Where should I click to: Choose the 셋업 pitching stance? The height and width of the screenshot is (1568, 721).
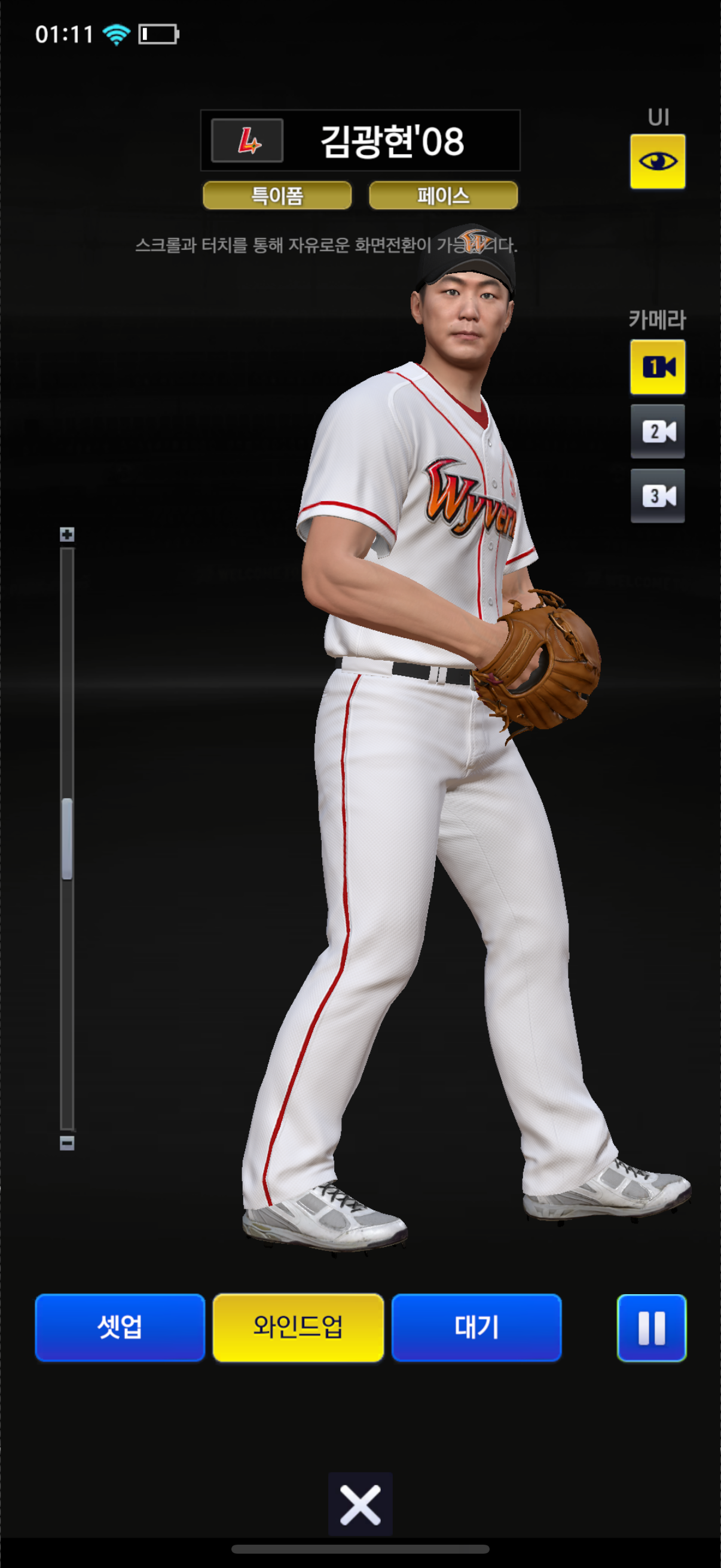[x=120, y=1327]
